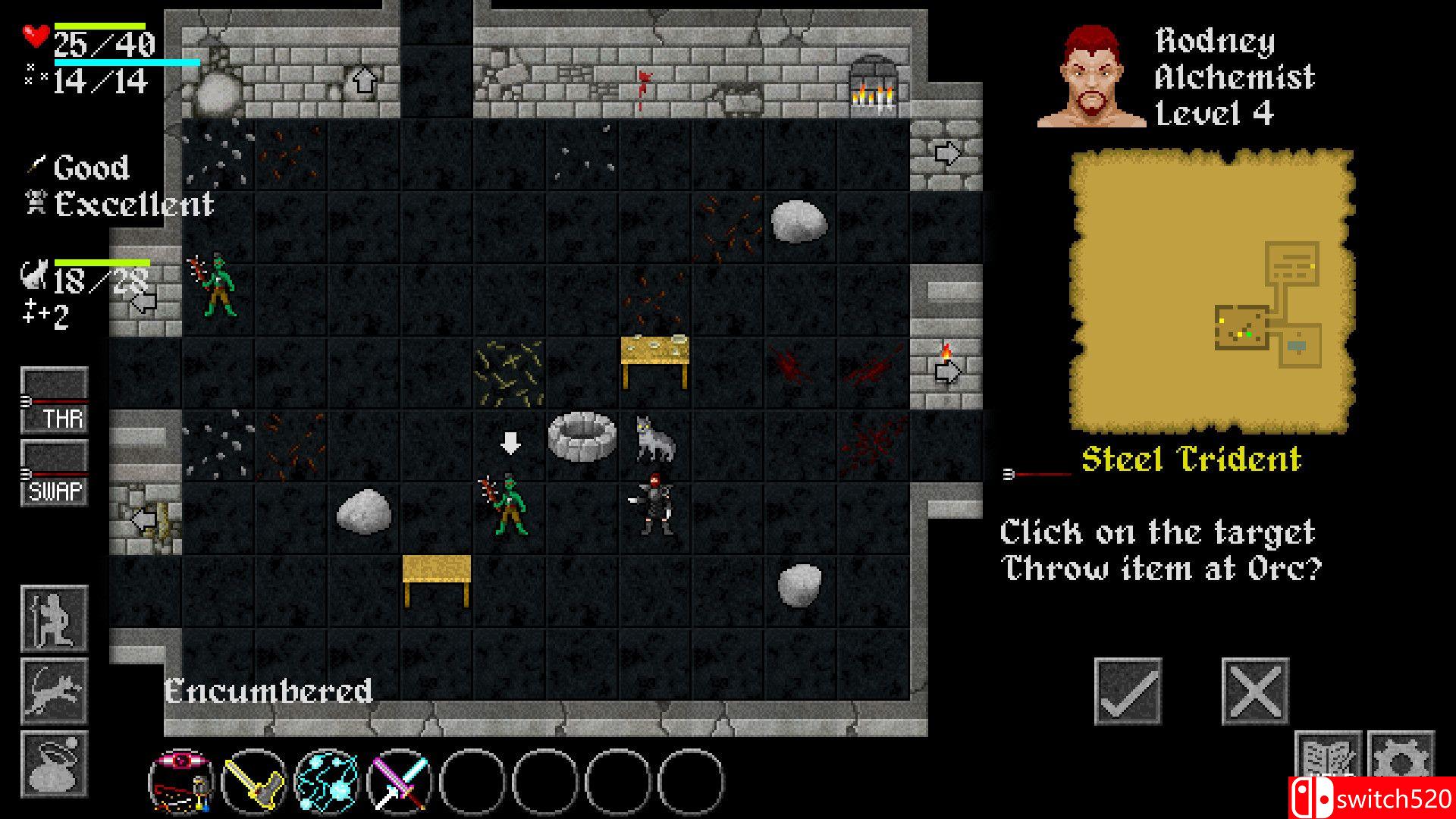Click the switch520 watermark logo

pos(1371,798)
